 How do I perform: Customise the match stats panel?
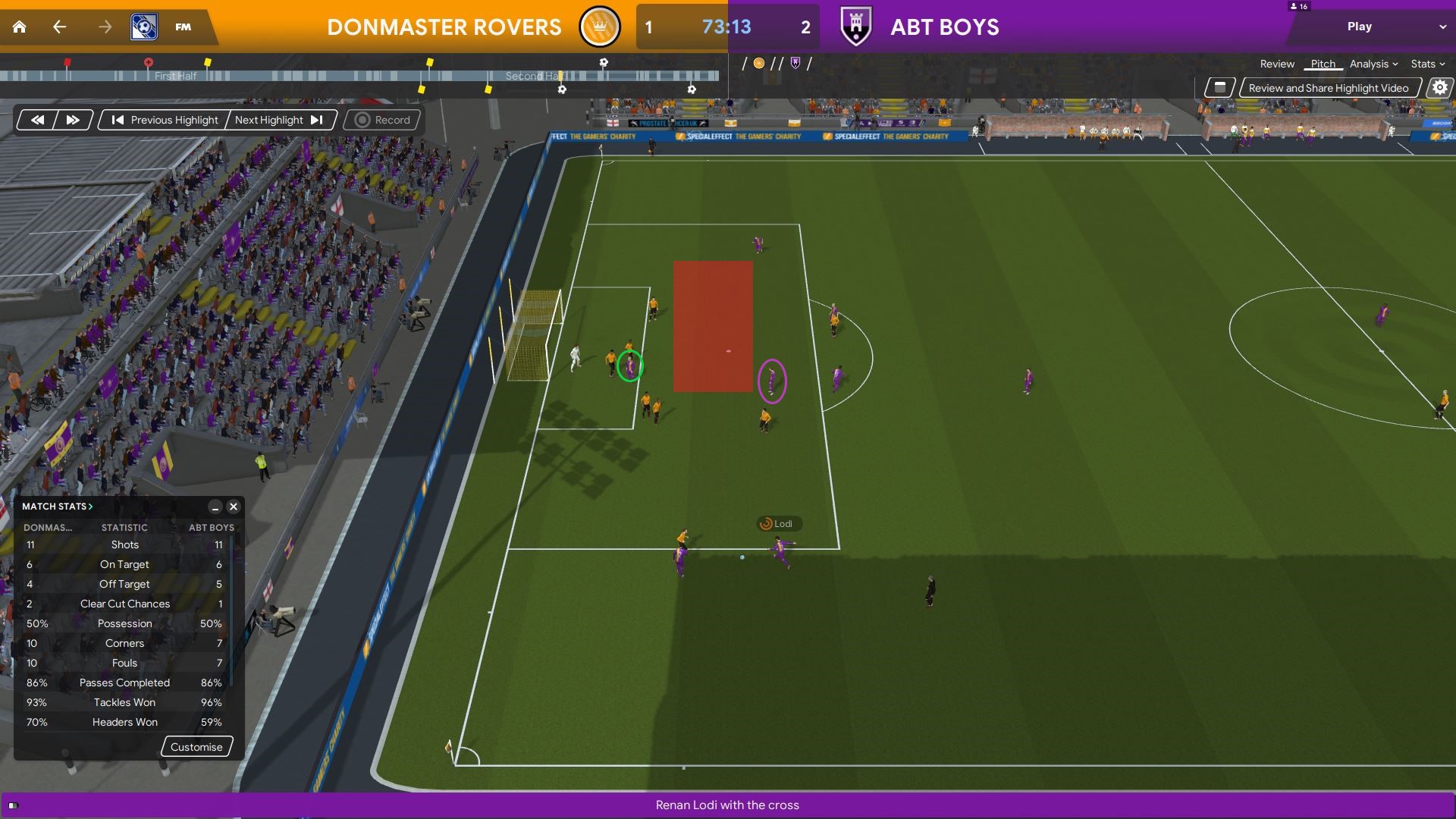(x=196, y=747)
